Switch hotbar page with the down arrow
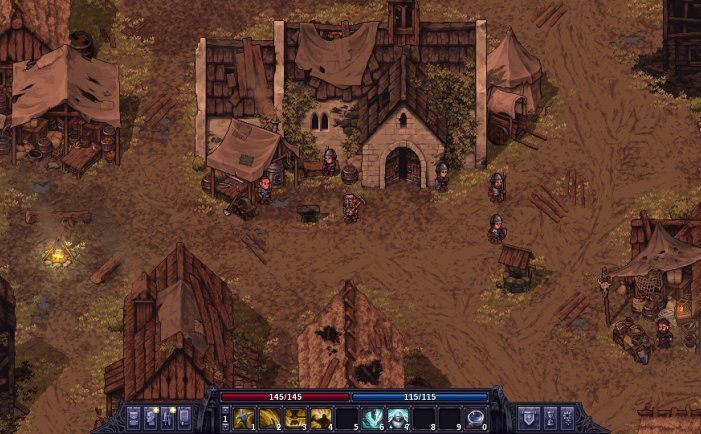Image resolution: width=701 pixels, height=434 pixels. pos(225,426)
